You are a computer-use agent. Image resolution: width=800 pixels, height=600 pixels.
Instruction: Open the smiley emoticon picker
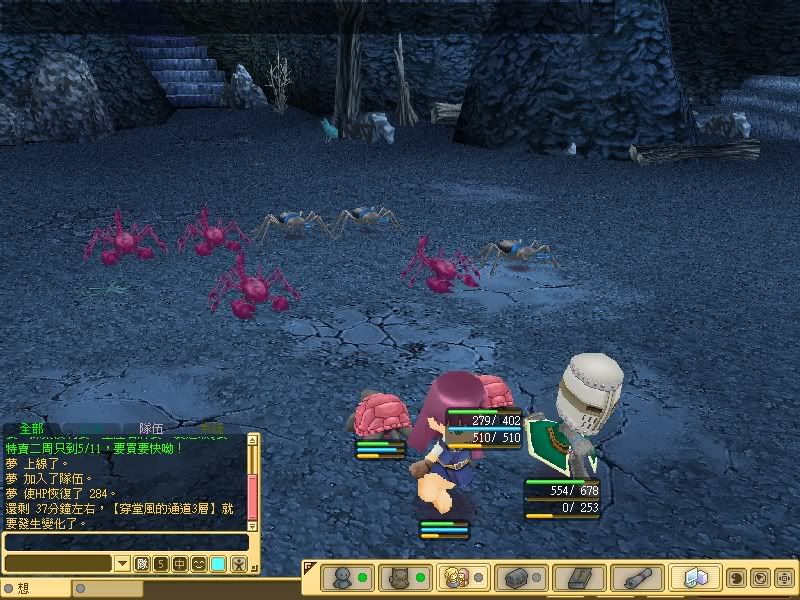tap(199, 564)
